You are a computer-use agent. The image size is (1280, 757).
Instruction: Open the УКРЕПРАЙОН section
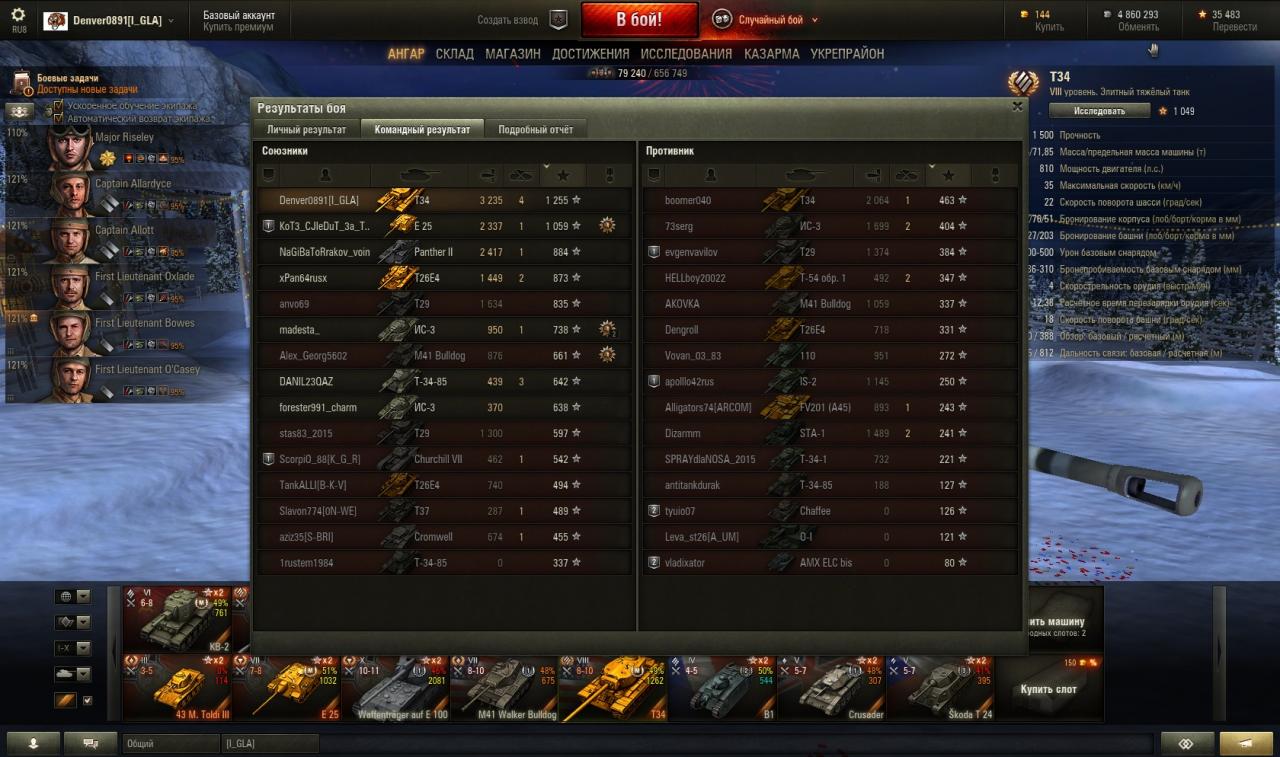coord(847,54)
